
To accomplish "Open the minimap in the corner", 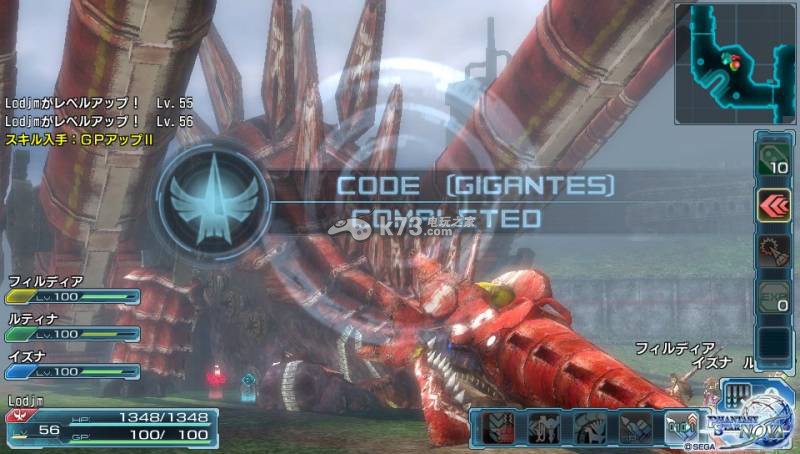I will click(x=737, y=62).
